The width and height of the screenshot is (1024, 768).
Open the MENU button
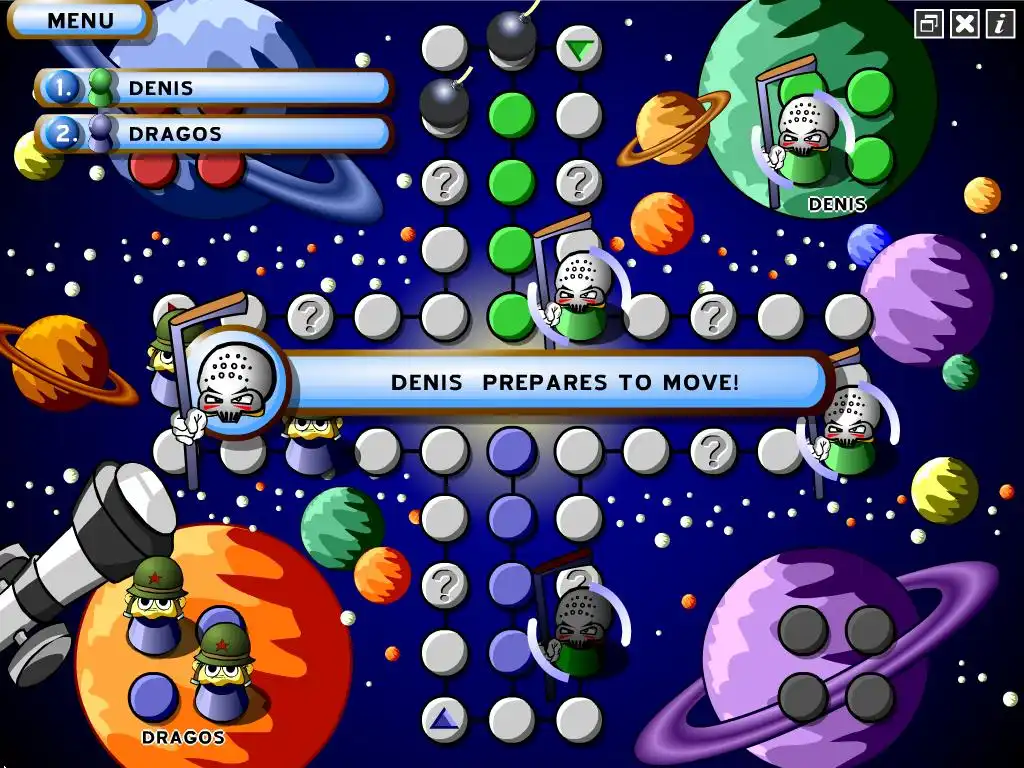(x=80, y=20)
